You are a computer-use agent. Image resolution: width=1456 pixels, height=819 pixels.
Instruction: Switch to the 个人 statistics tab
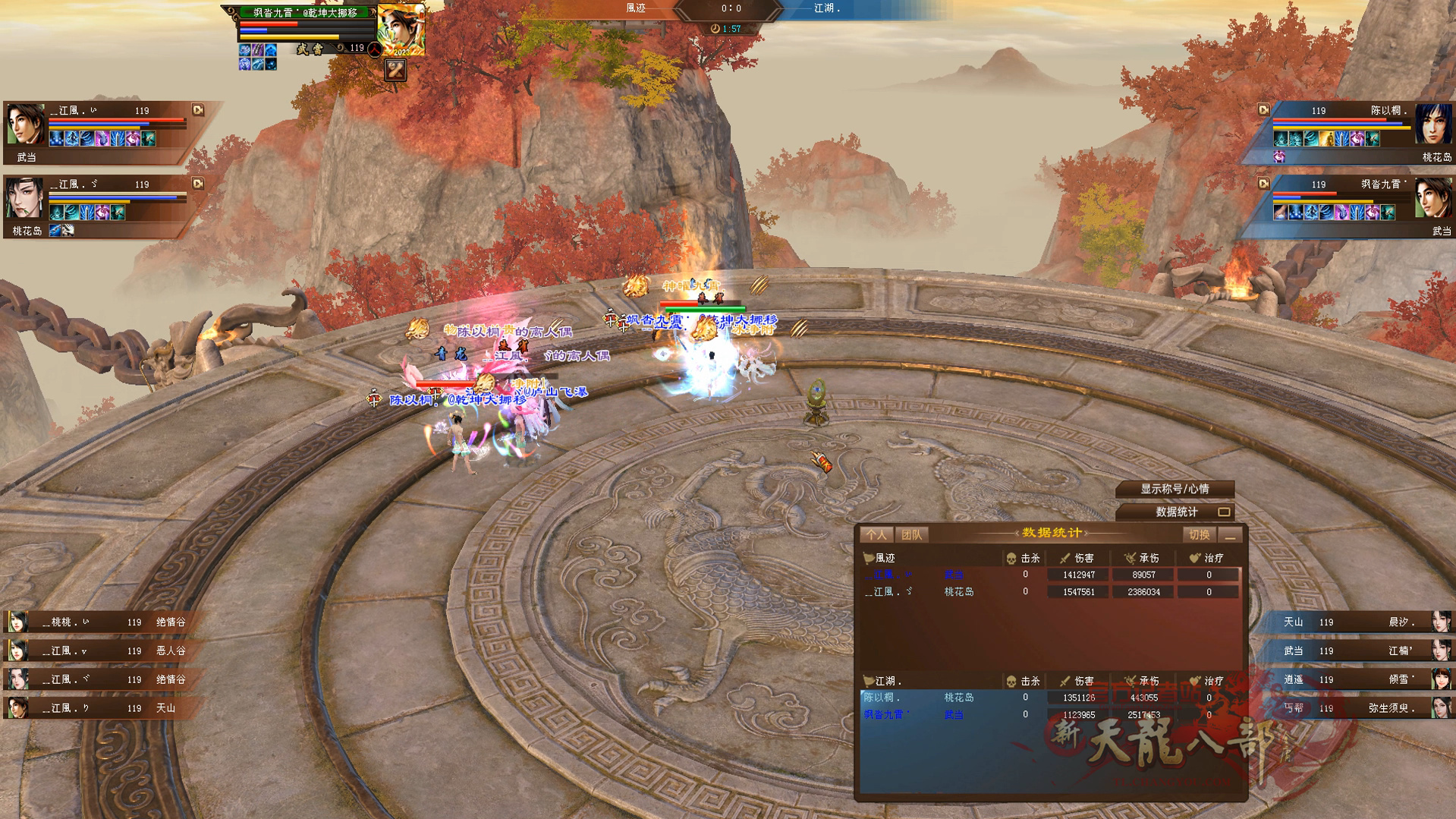(876, 535)
